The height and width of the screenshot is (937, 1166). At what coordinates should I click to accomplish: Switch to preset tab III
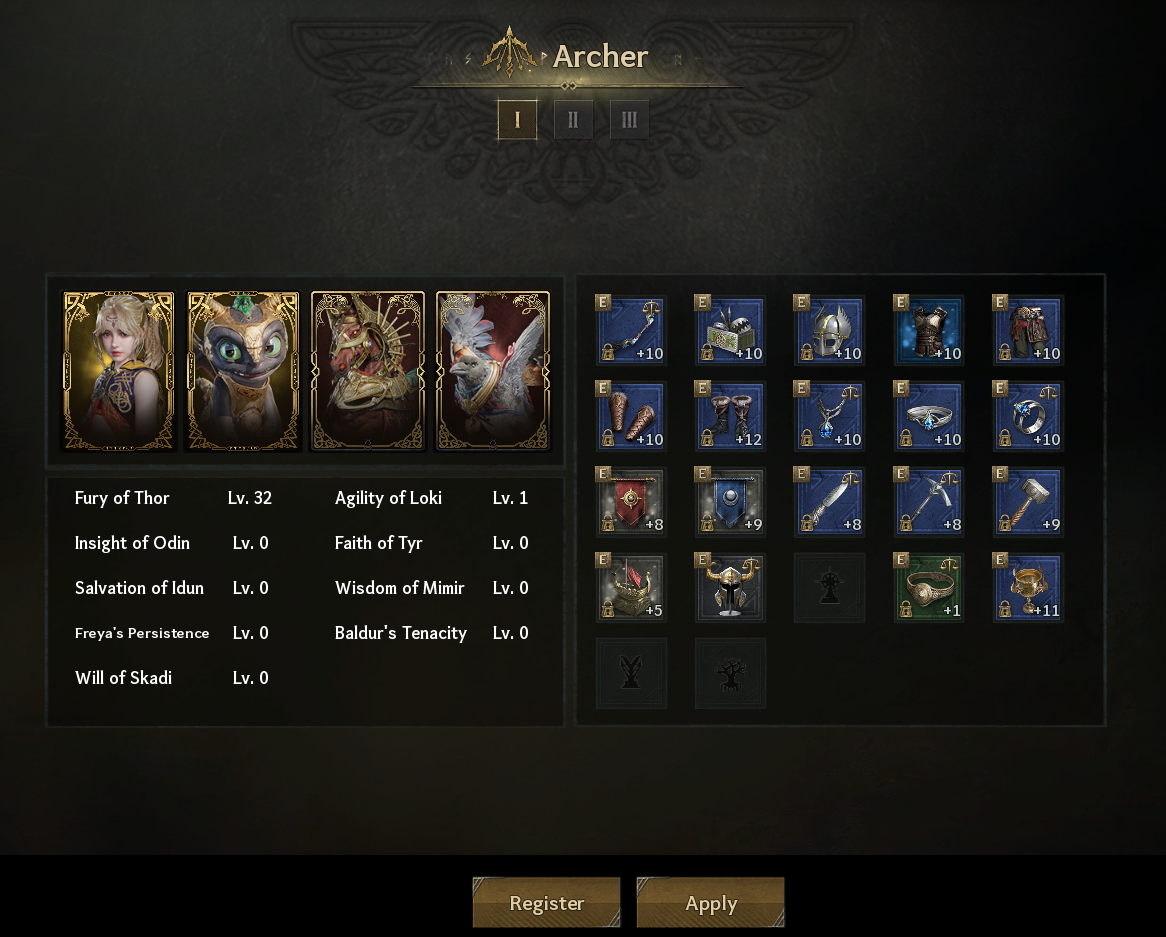(x=629, y=120)
